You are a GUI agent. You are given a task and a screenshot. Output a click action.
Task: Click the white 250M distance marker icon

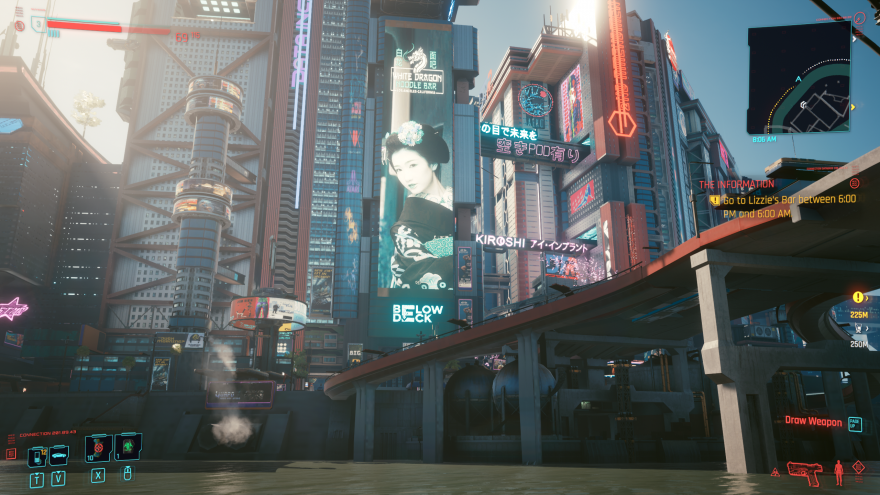pos(856,331)
